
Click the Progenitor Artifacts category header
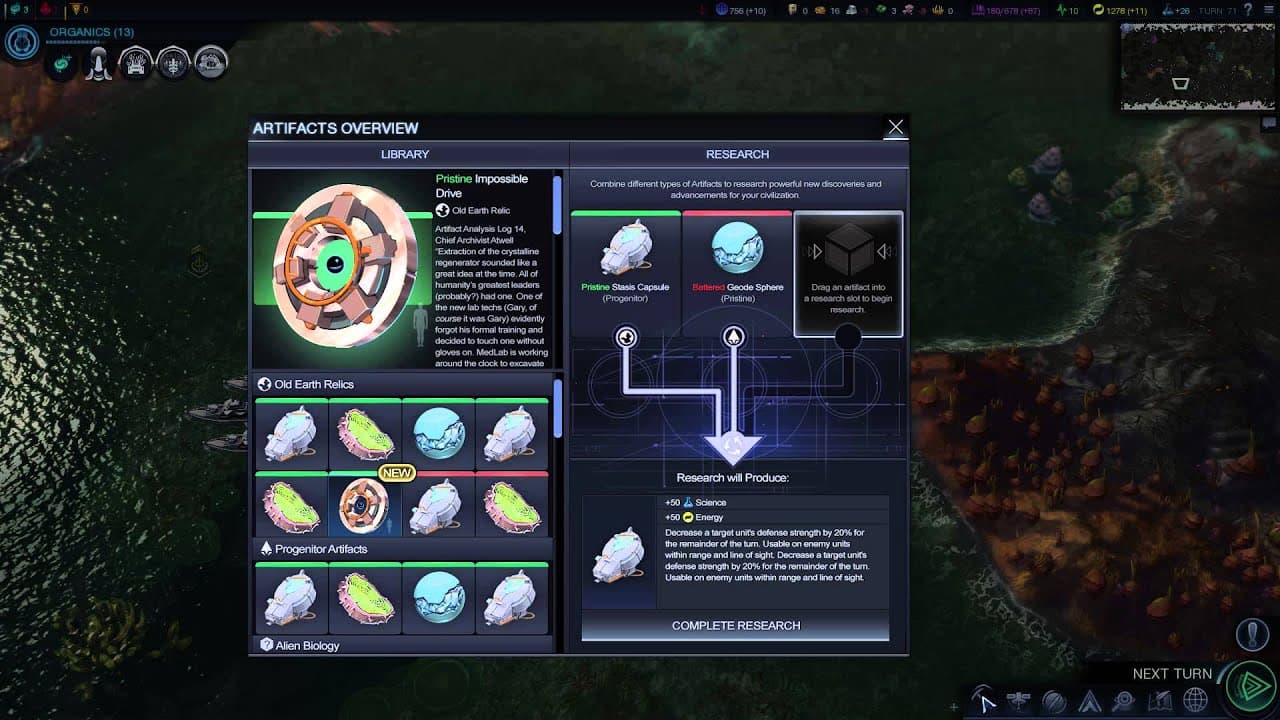320,549
